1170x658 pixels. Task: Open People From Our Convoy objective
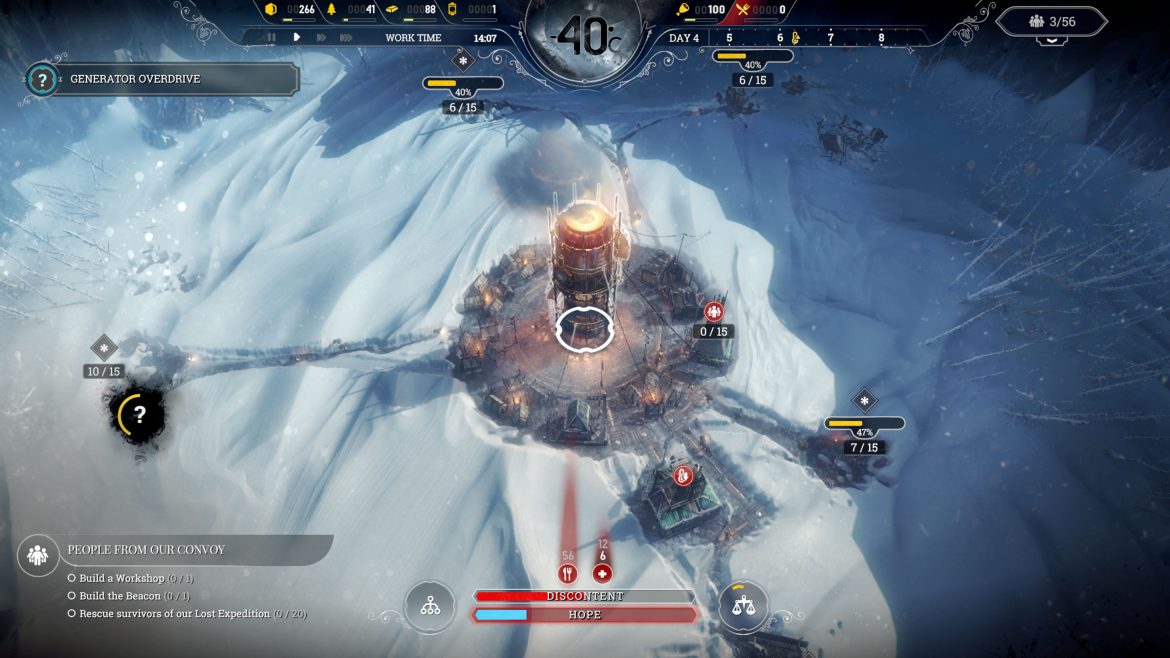click(x=146, y=550)
